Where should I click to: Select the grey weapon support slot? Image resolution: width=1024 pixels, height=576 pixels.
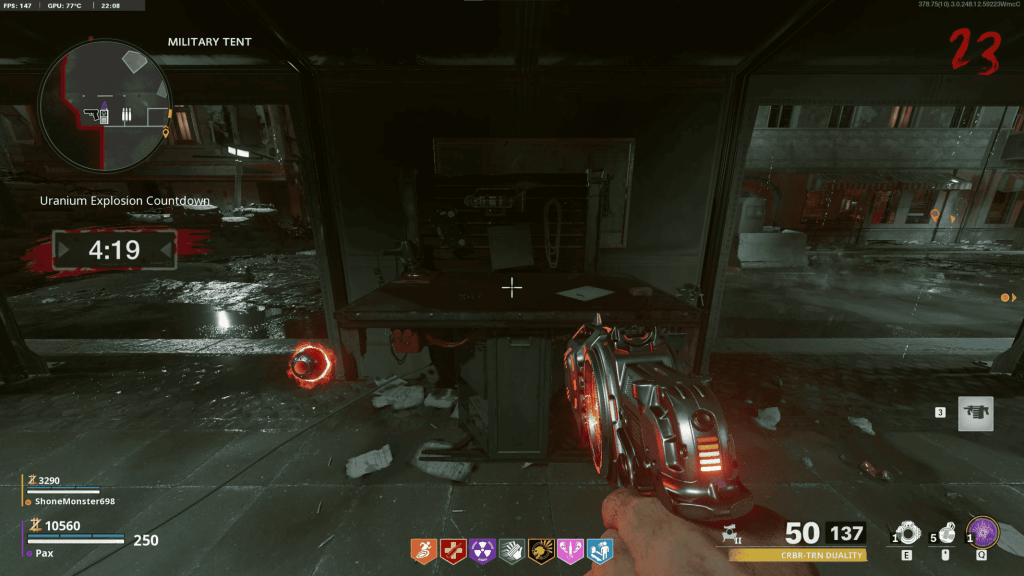tap(975, 413)
